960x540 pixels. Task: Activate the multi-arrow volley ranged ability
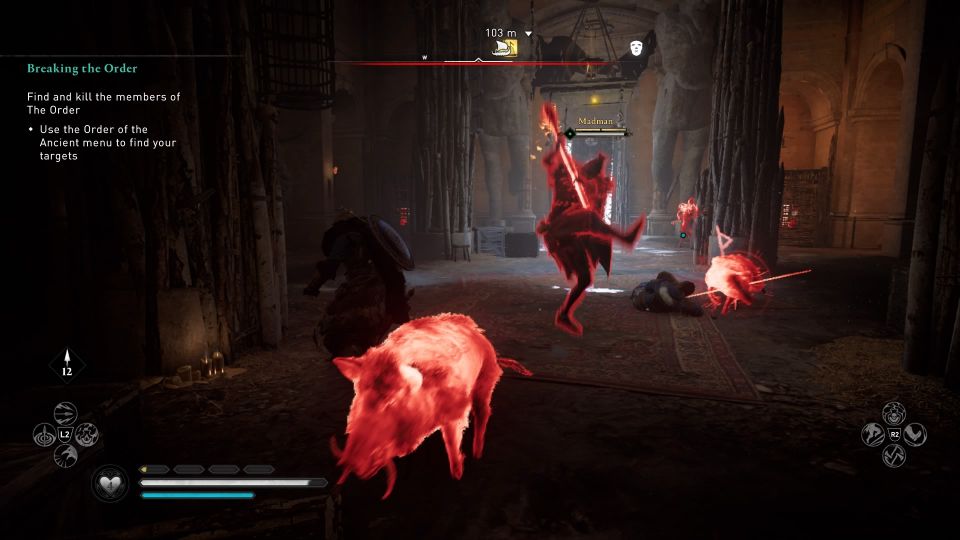[x=66, y=412]
